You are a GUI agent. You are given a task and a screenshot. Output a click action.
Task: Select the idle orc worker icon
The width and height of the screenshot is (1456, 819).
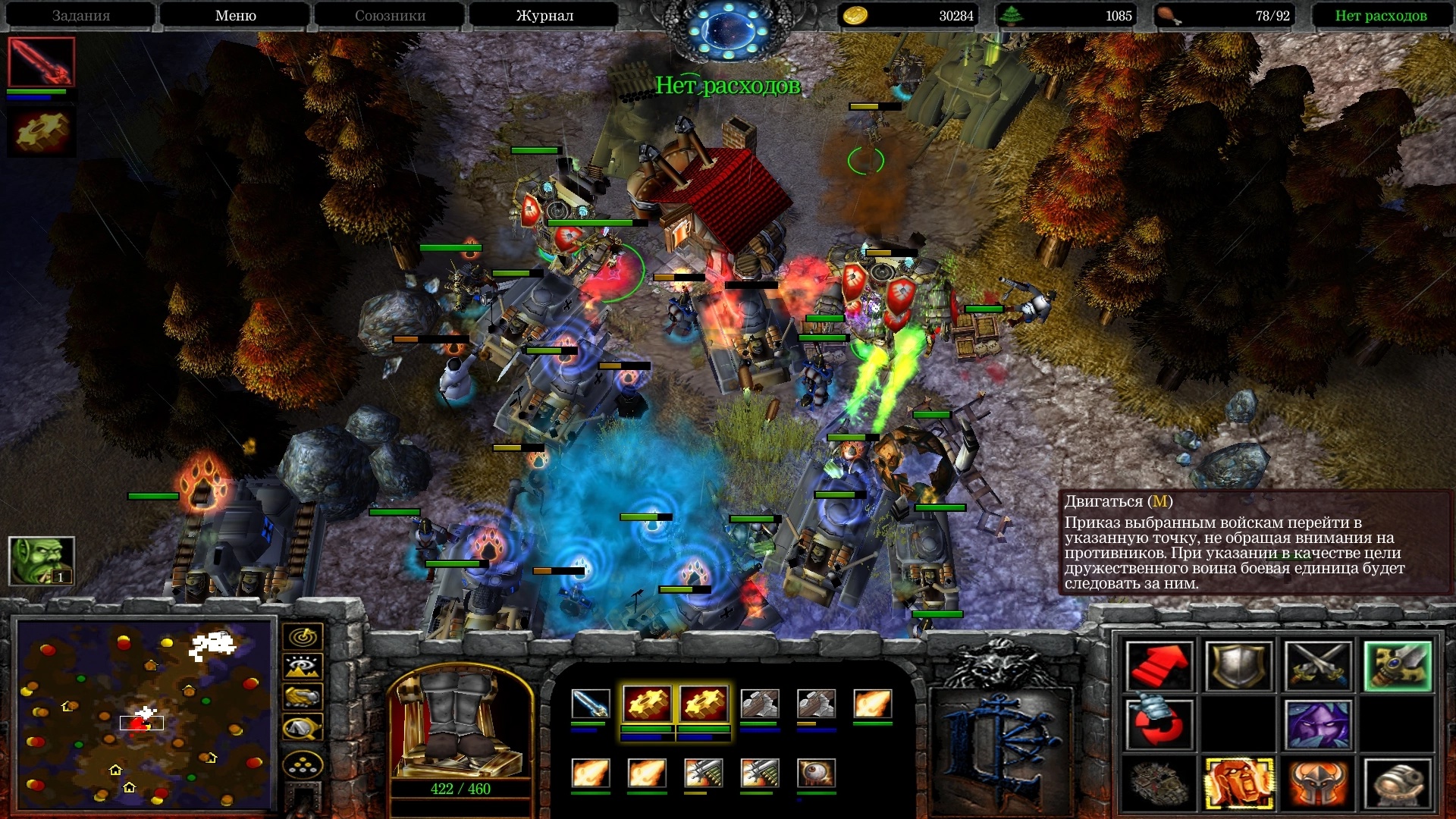pos(41,560)
